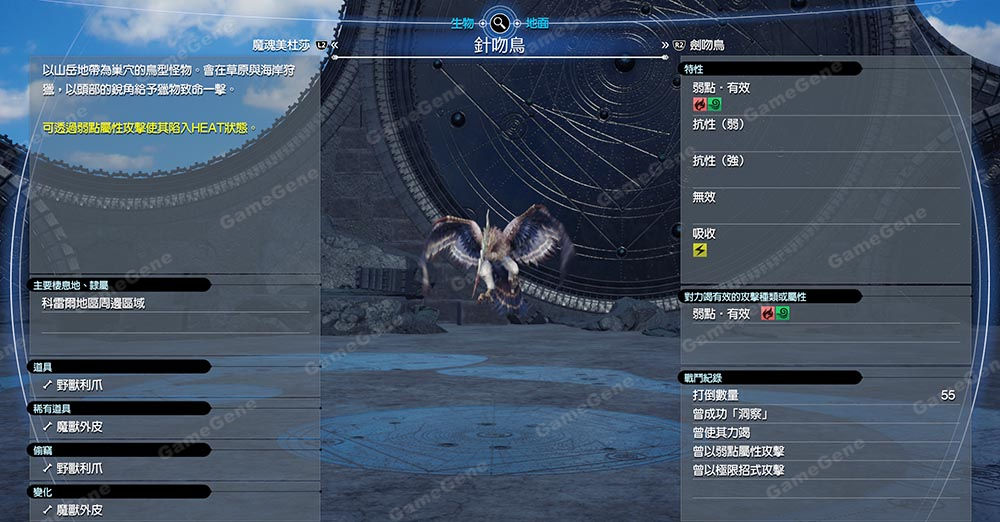
Task: Click the yellow lightning absorb icon
Action: pos(700,249)
